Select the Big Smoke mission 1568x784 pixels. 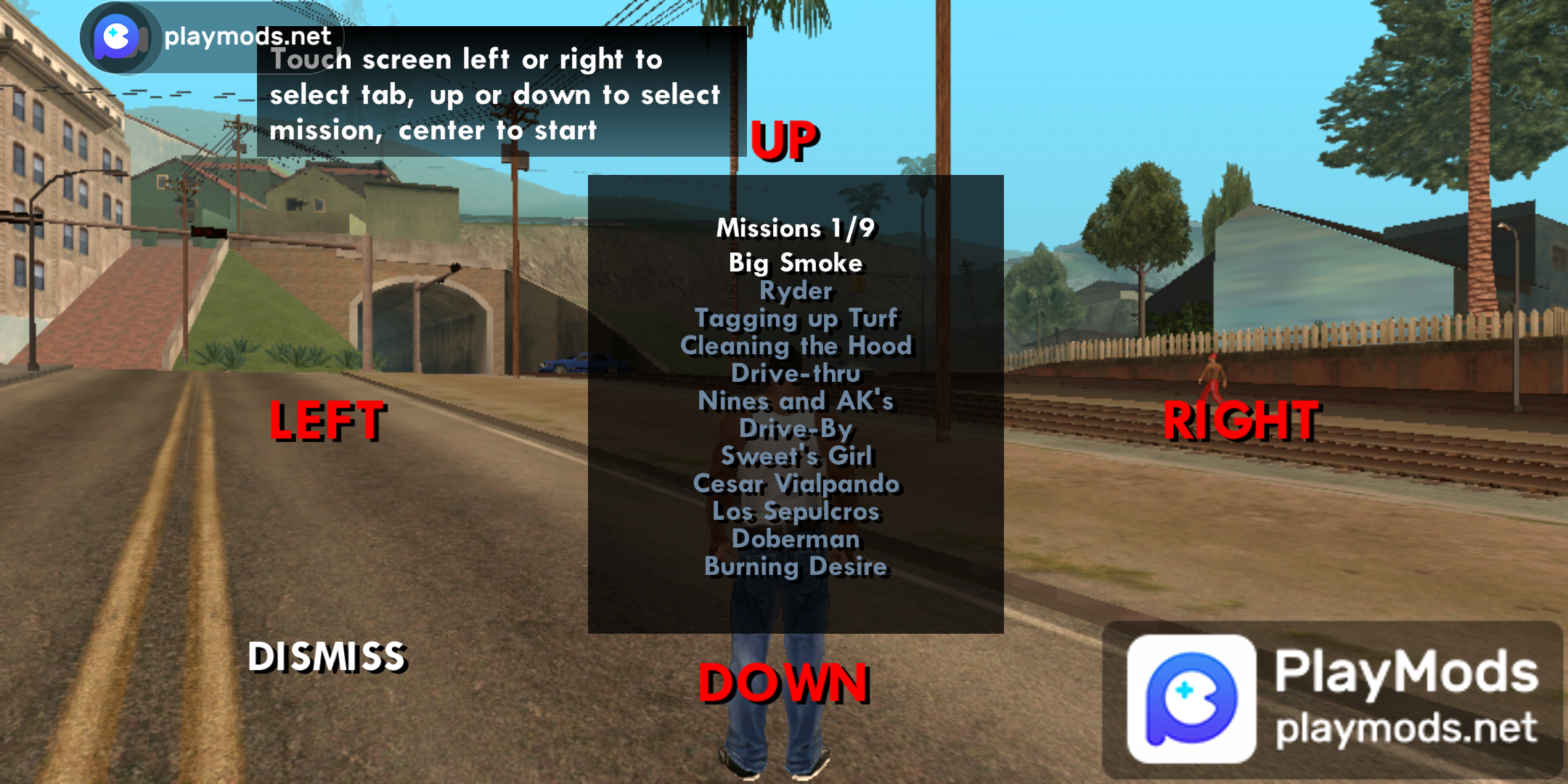click(796, 263)
